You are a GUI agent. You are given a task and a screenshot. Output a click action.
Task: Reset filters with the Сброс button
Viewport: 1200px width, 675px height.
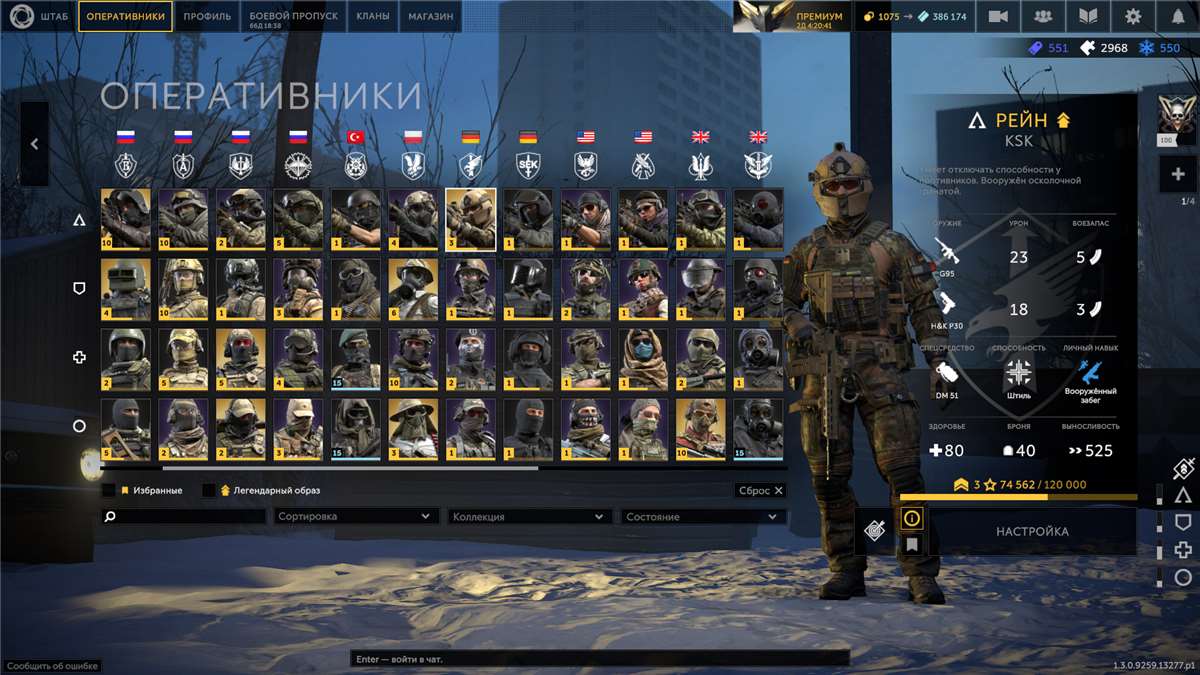click(760, 491)
